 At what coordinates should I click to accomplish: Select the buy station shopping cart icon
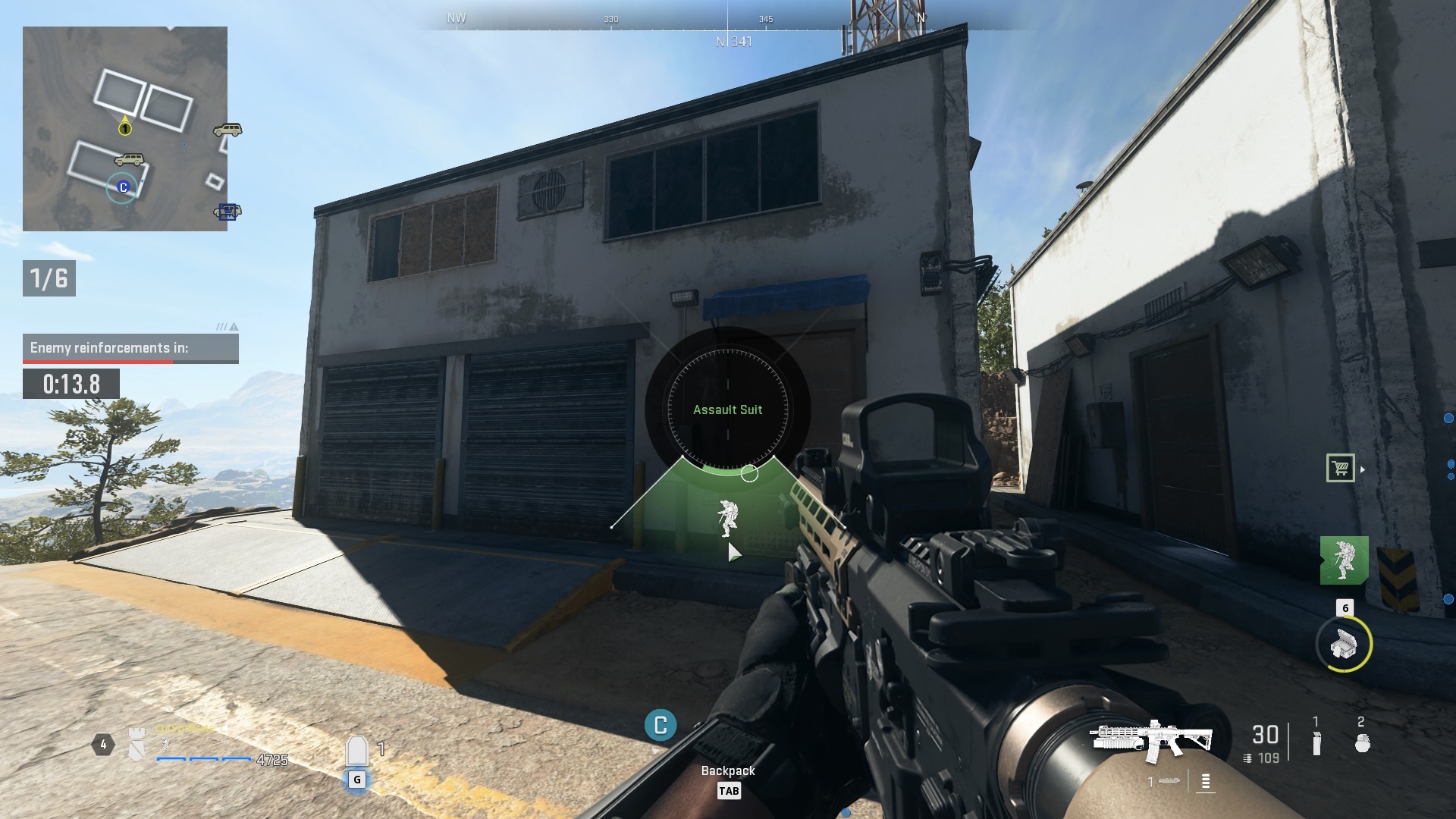point(1340,466)
